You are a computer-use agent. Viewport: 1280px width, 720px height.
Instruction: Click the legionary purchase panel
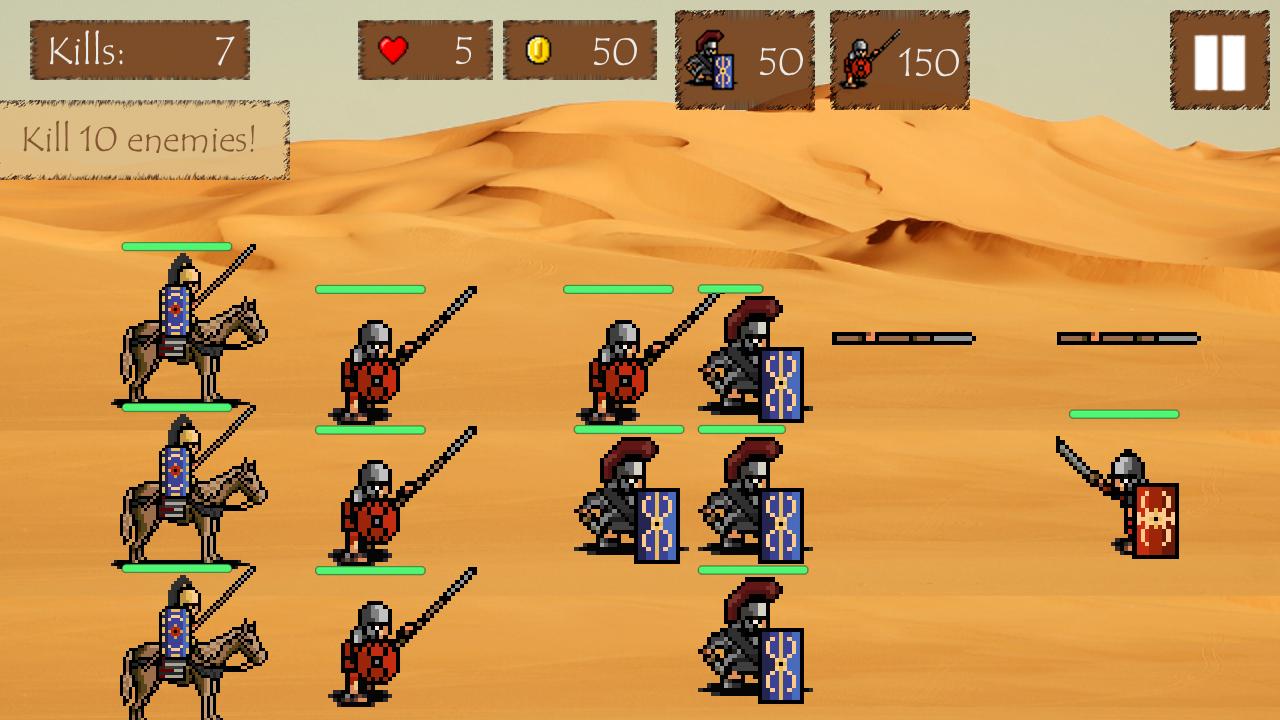point(744,55)
